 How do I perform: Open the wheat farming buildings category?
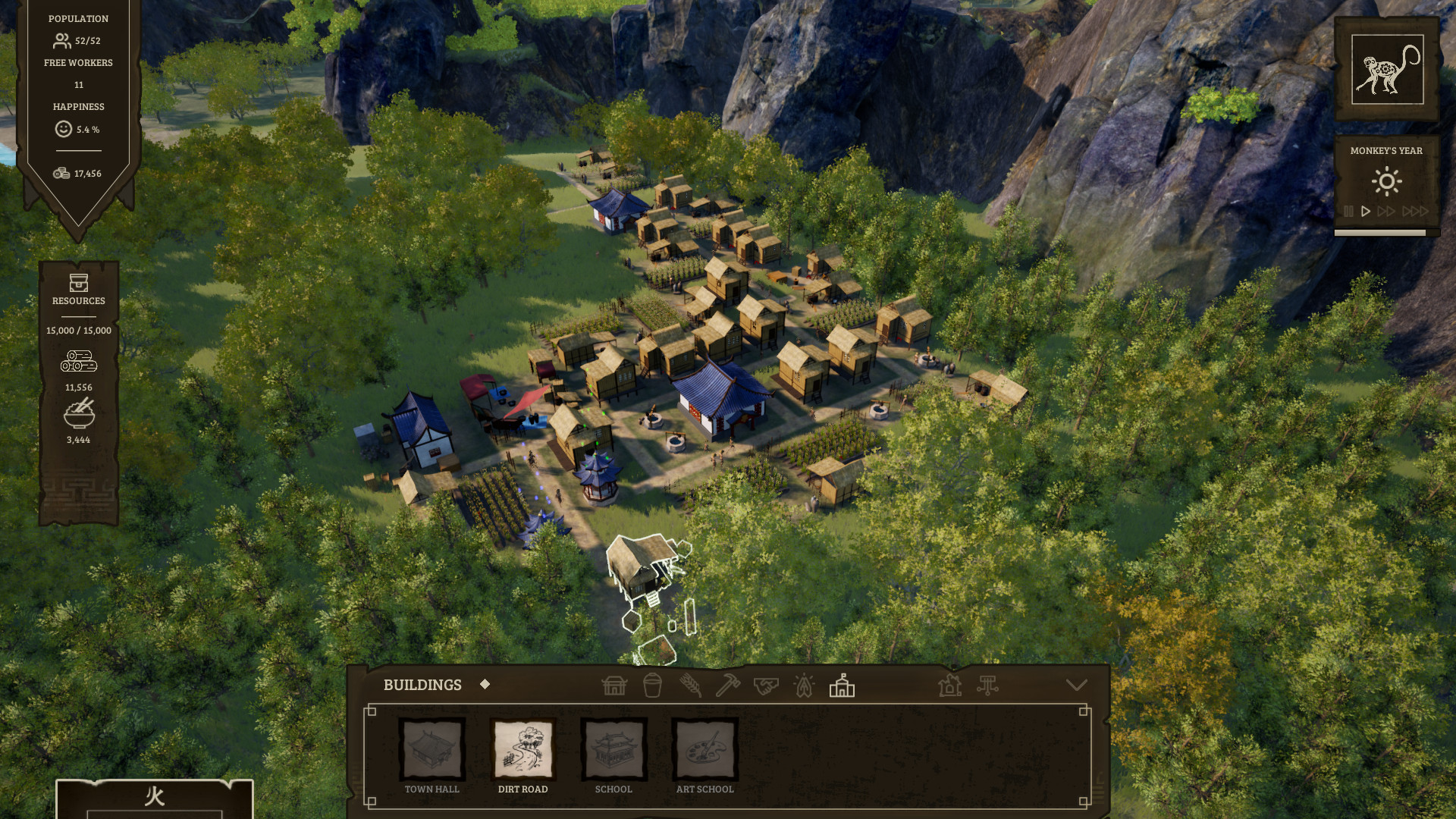pyautogui.click(x=689, y=685)
